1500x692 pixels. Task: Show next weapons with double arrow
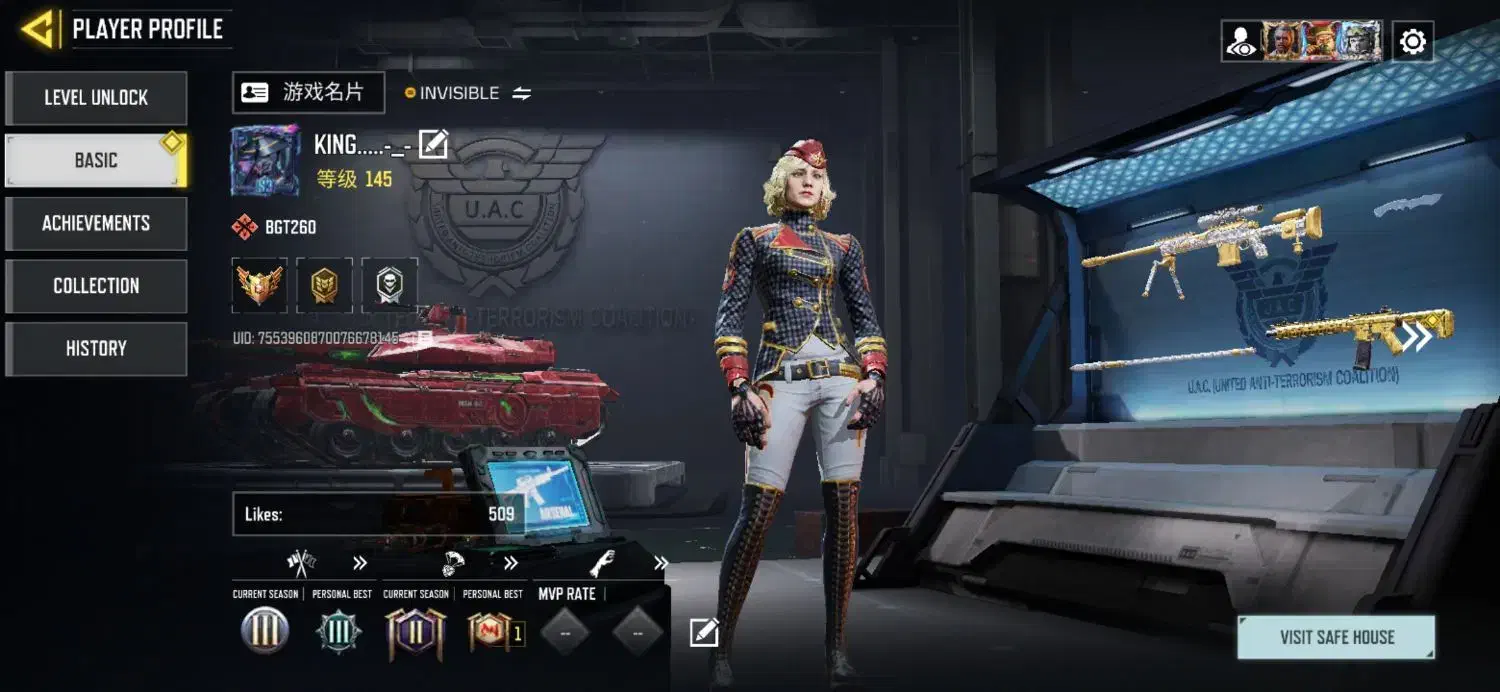(x=1416, y=337)
